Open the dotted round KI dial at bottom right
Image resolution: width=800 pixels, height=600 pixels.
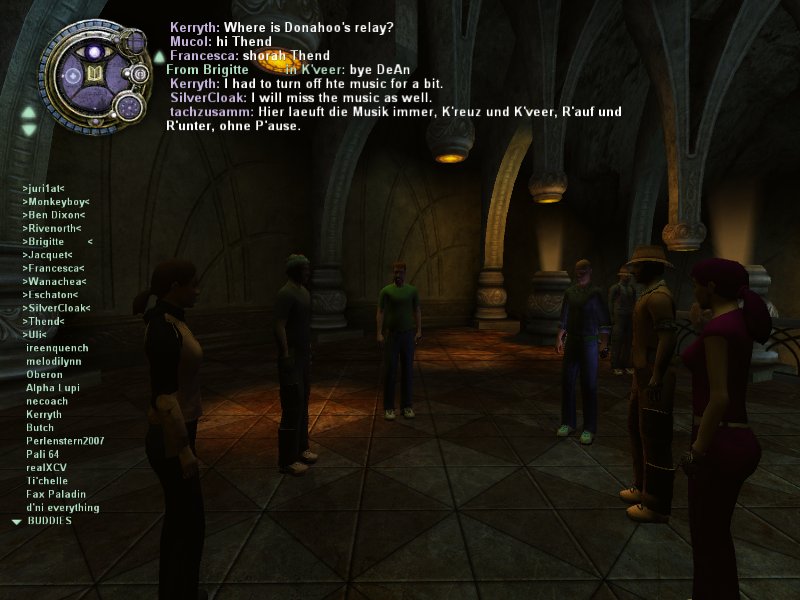[128, 105]
